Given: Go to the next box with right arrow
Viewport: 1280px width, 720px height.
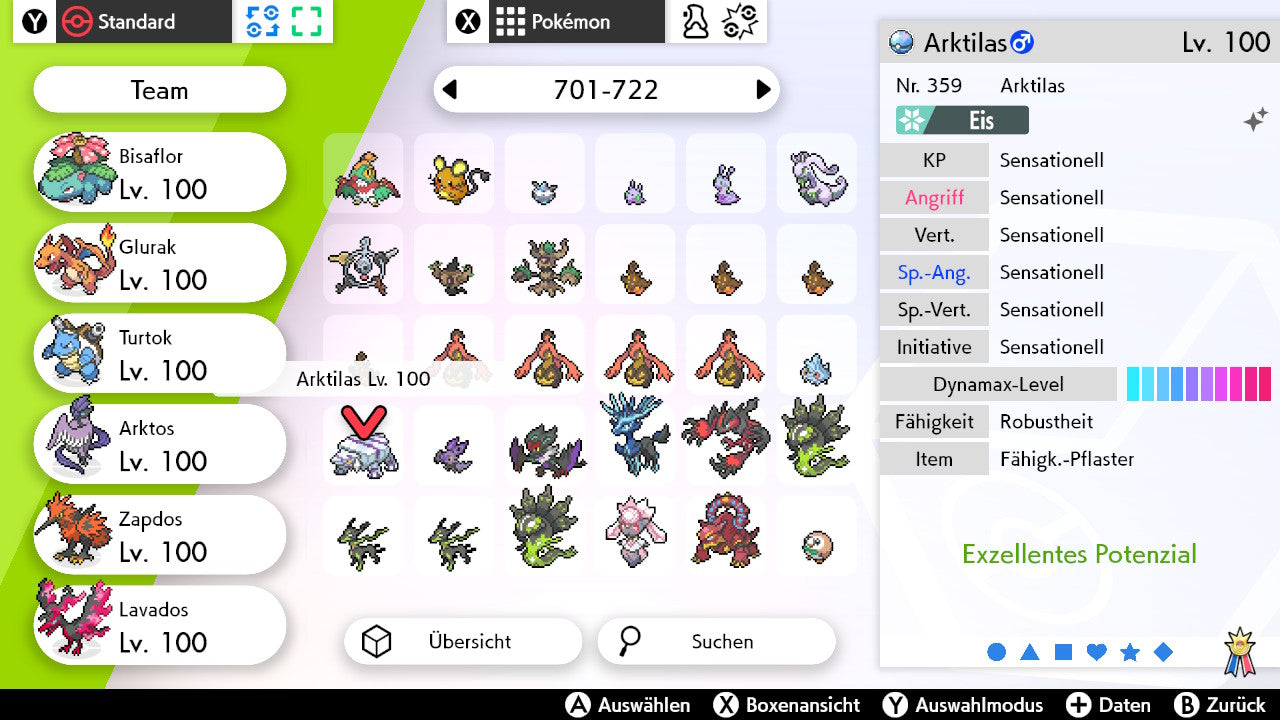Looking at the screenshot, I should pyautogui.click(x=763, y=90).
